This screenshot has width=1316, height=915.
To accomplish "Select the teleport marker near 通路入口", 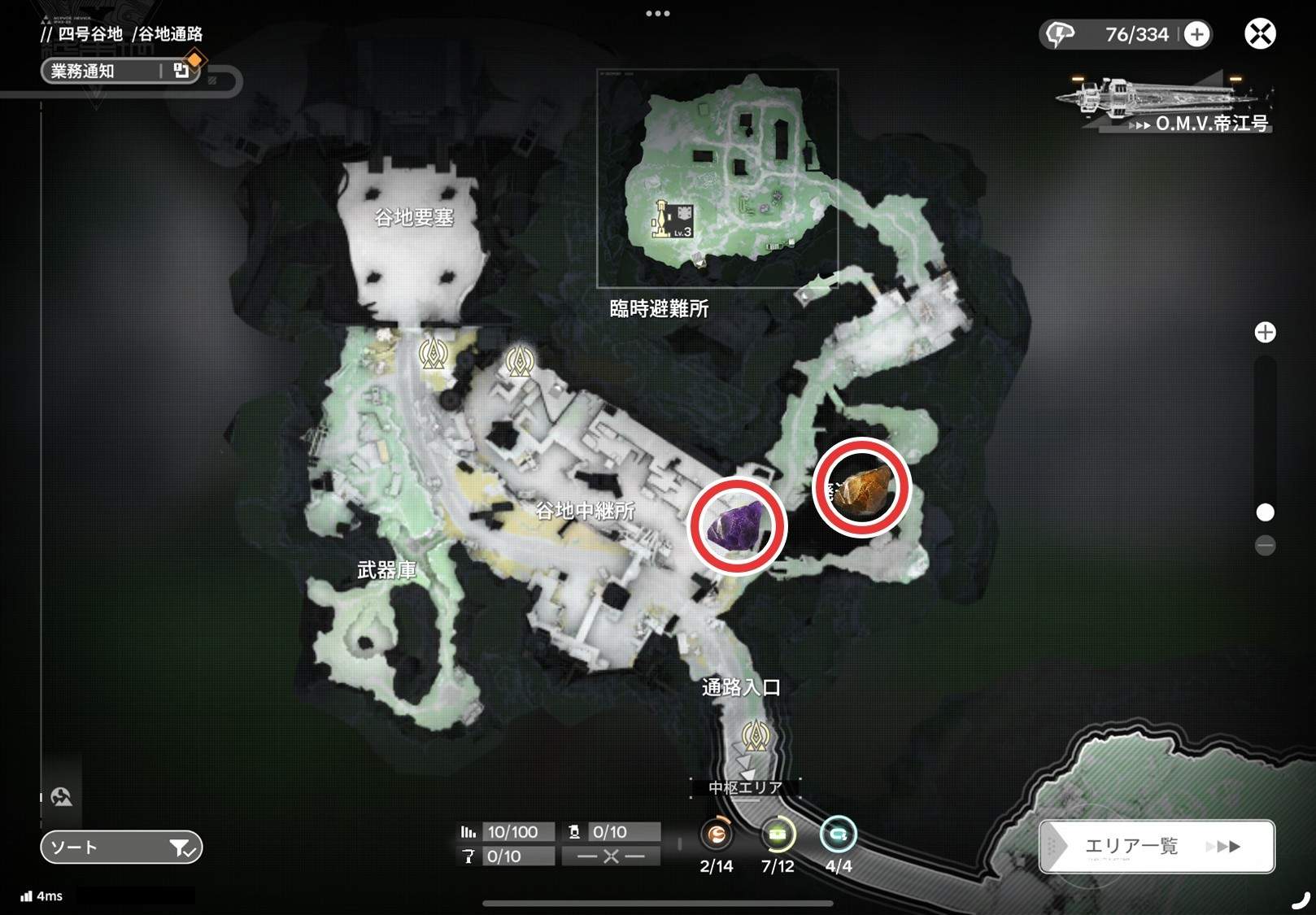I will point(756,736).
